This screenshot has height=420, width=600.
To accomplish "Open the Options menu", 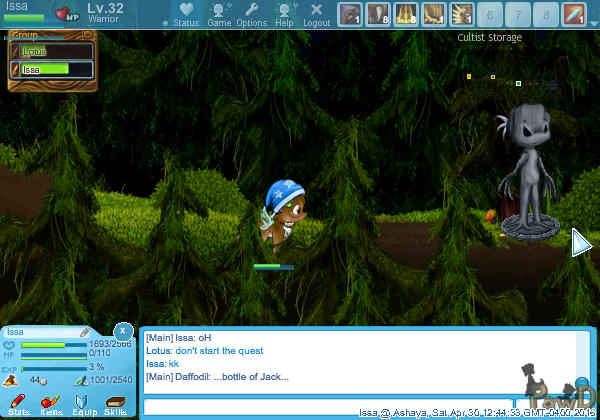I will pos(251,14).
